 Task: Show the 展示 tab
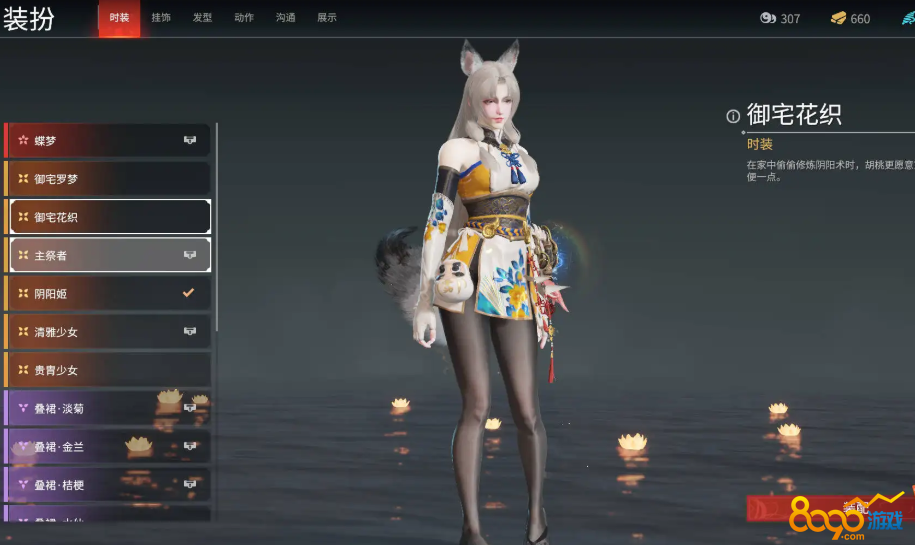pos(327,18)
